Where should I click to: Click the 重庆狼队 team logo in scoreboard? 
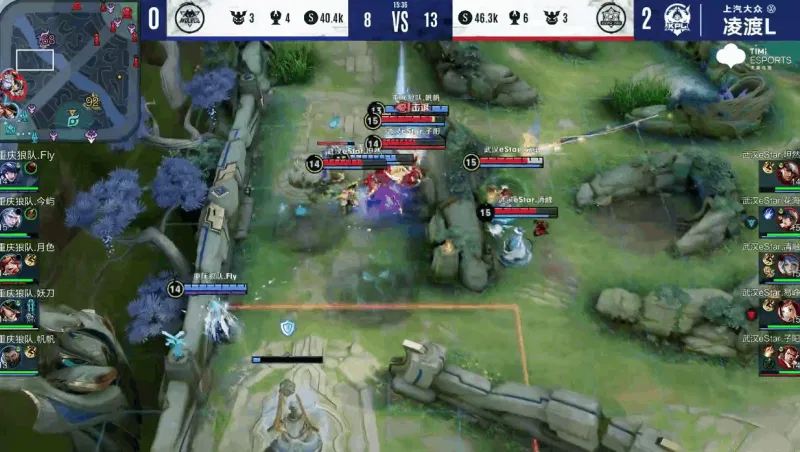tap(188, 19)
